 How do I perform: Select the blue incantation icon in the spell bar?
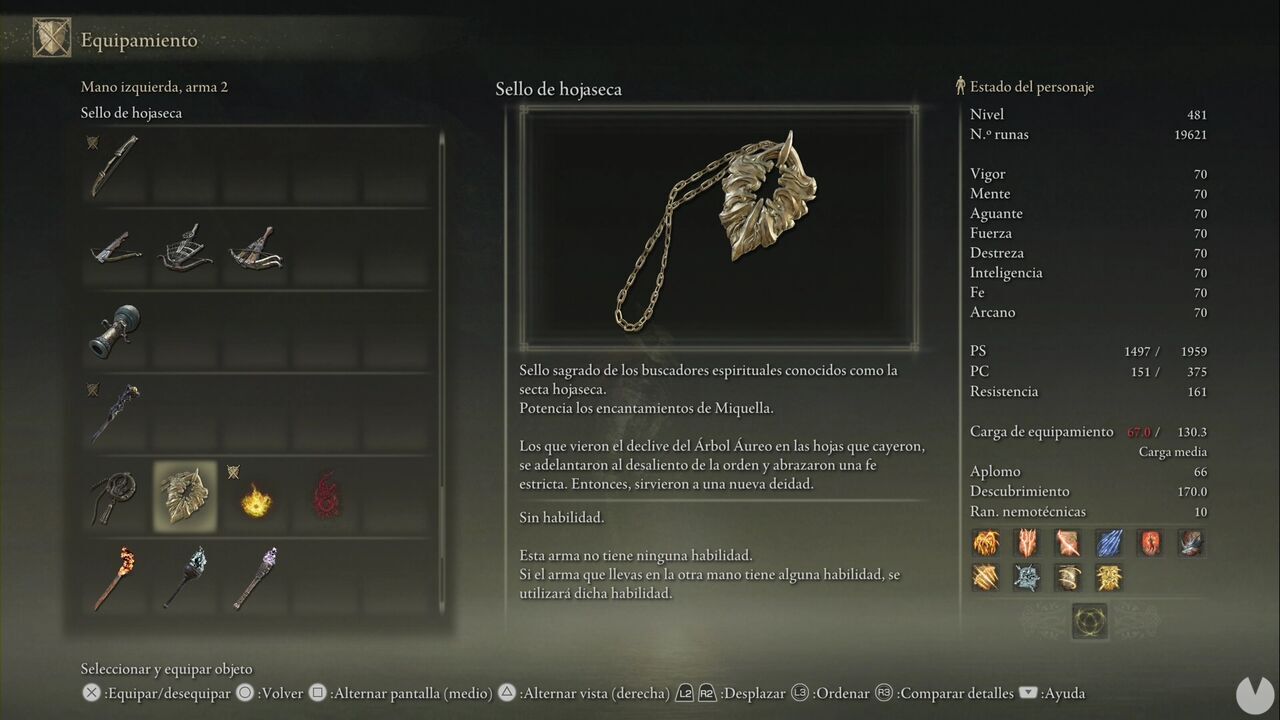1108,543
